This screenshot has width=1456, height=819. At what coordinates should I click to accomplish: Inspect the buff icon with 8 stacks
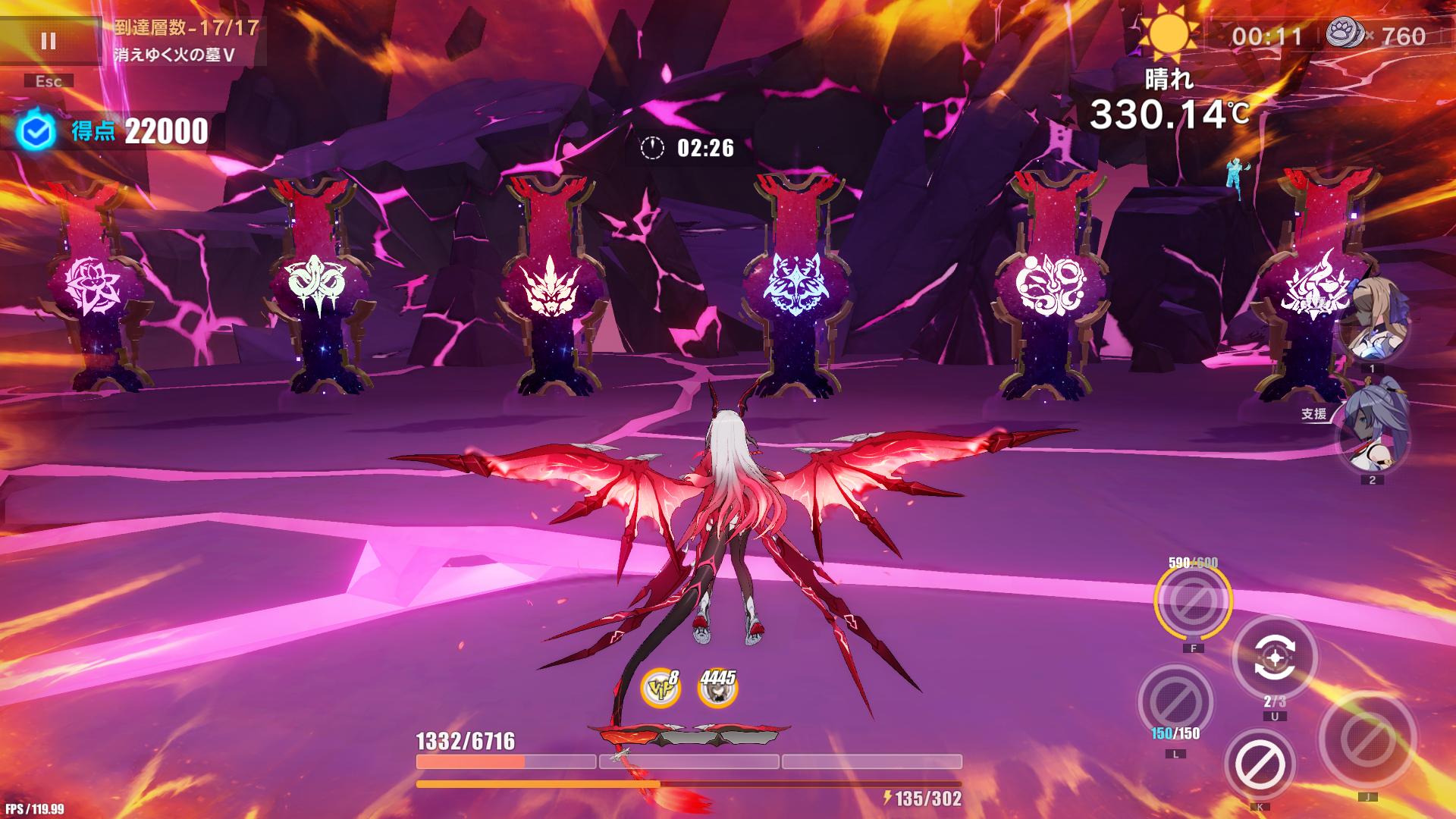click(660, 689)
